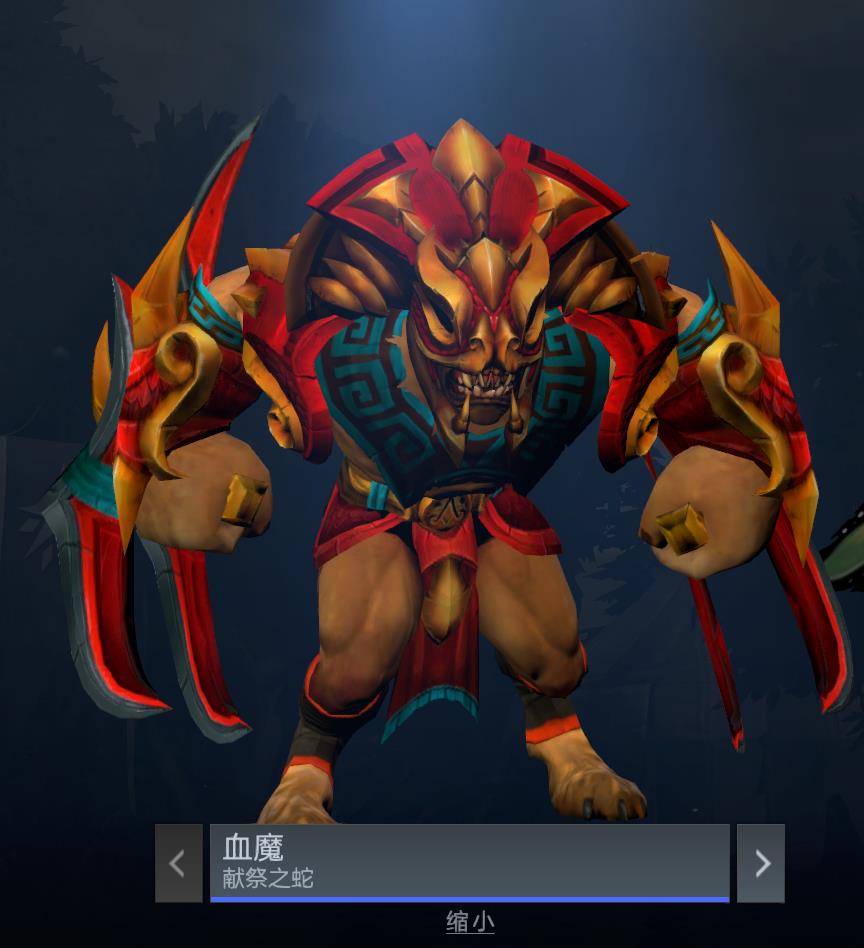This screenshot has width=864, height=948.
Task: Click the 缩小 minimize link
Action: pos(469,922)
